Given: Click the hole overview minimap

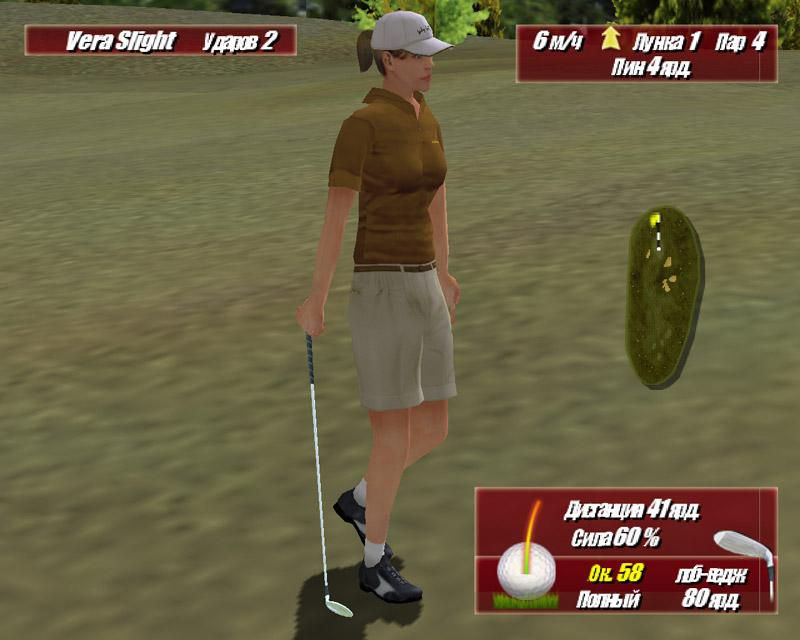Looking at the screenshot, I should click(662, 296).
